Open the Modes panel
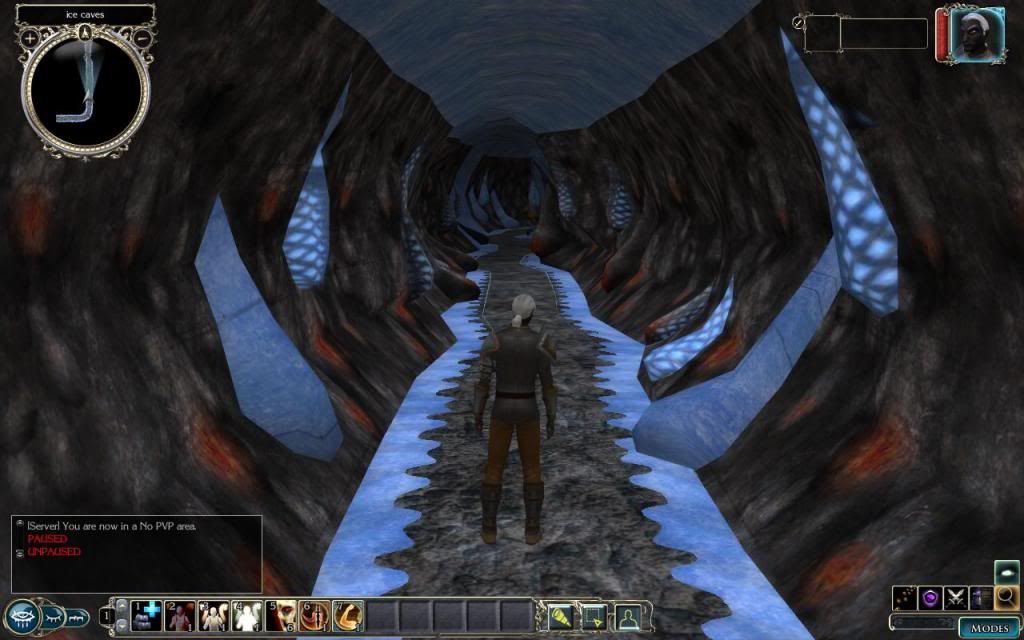The height and width of the screenshot is (640, 1024). tap(990, 627)
